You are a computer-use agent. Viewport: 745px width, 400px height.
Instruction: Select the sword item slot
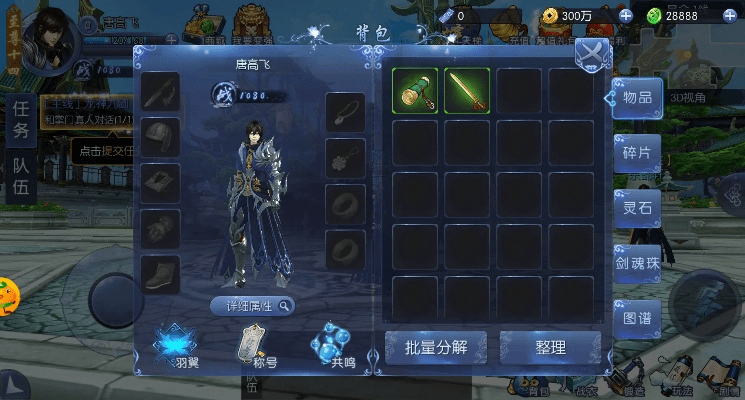466,92
